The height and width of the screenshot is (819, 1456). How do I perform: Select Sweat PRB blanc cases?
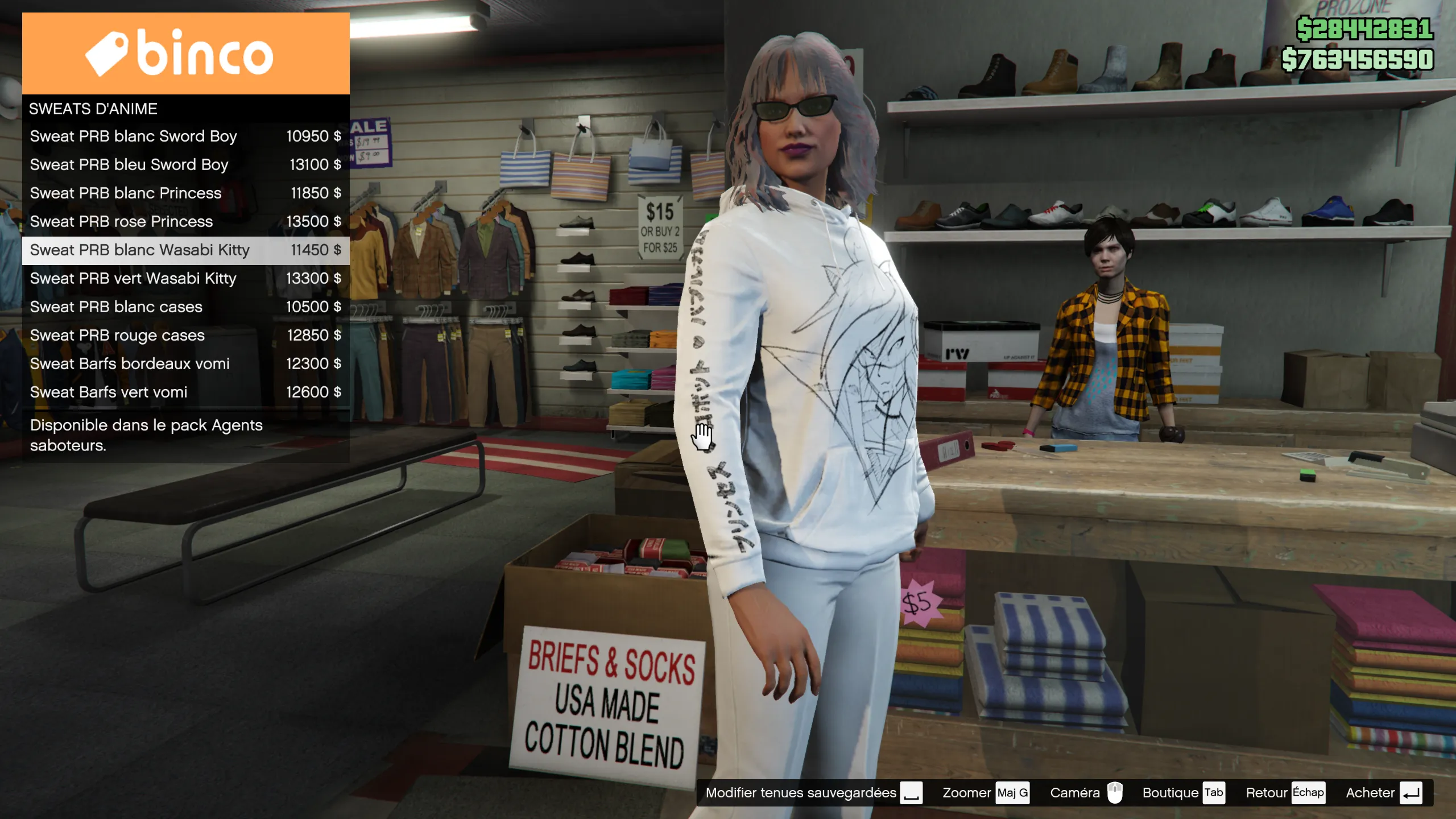185,307
